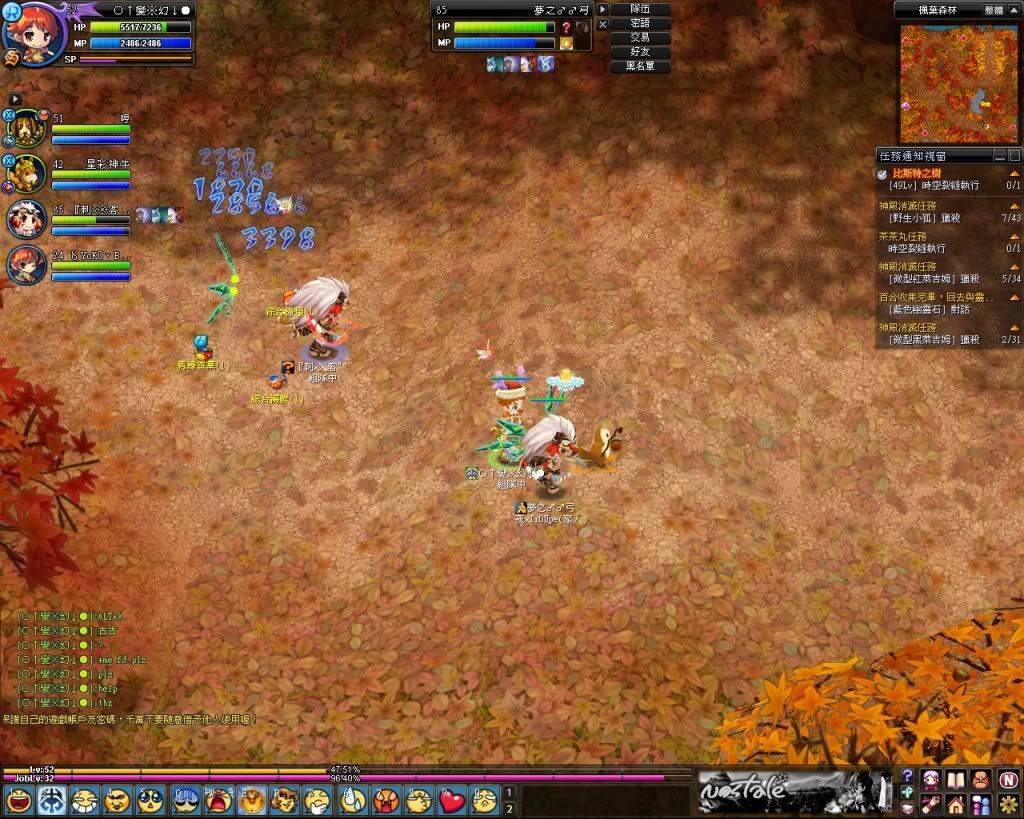Image resolution: width=1024 pixels, height=819 pixels.
Task: Select 交易 (trade) option for target
Action: pos(640,38)
